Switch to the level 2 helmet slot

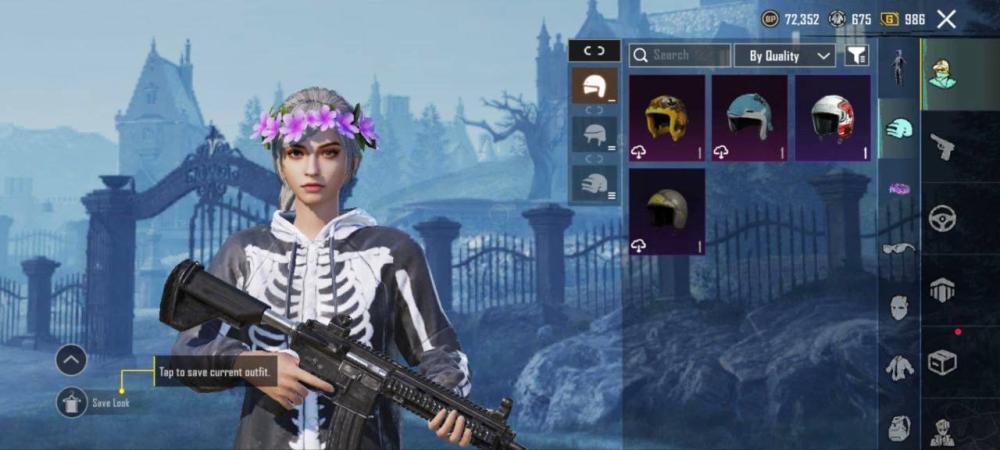[x=594, y=135]
